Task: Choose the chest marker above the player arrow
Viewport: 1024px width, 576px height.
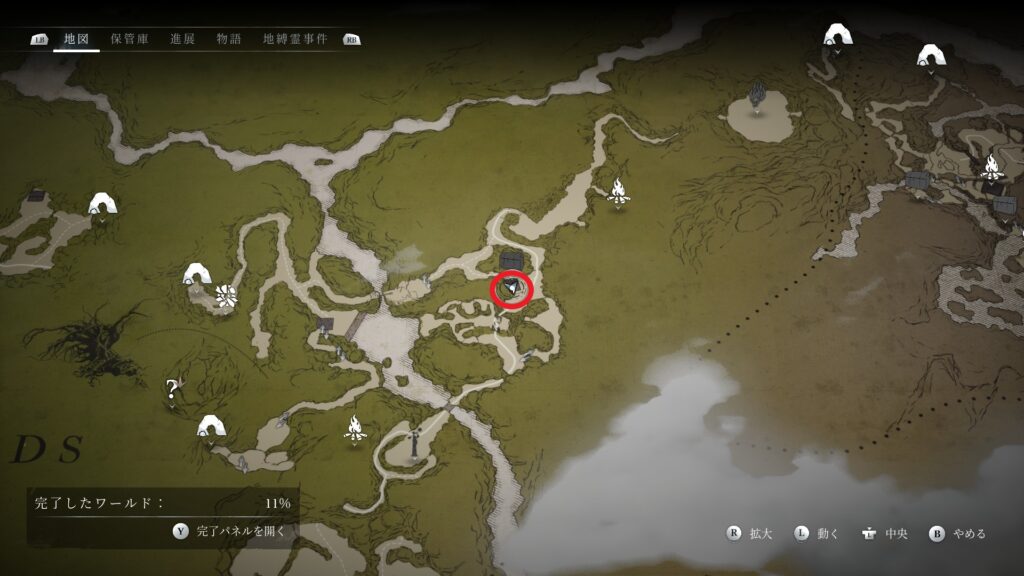Action: pyautogui.click(x=513, y=261)
